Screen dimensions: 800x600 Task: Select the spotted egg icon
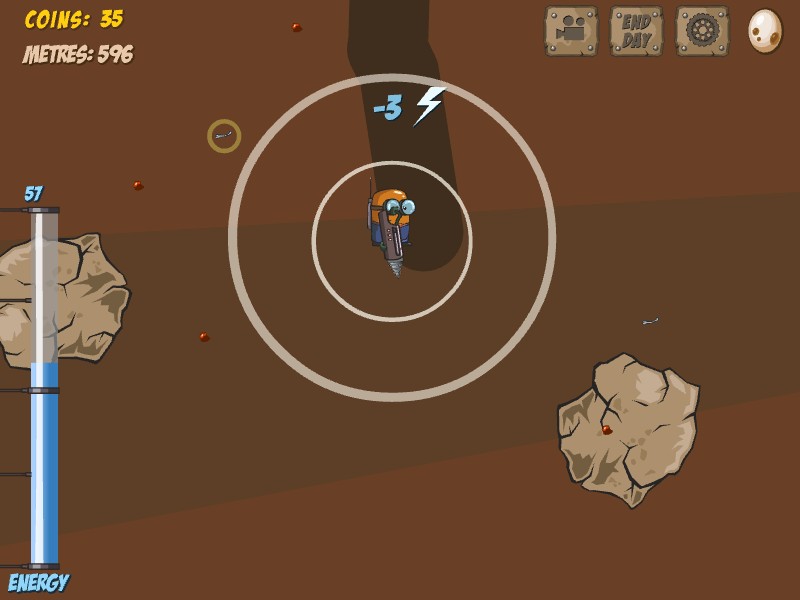tap(765, 31)
